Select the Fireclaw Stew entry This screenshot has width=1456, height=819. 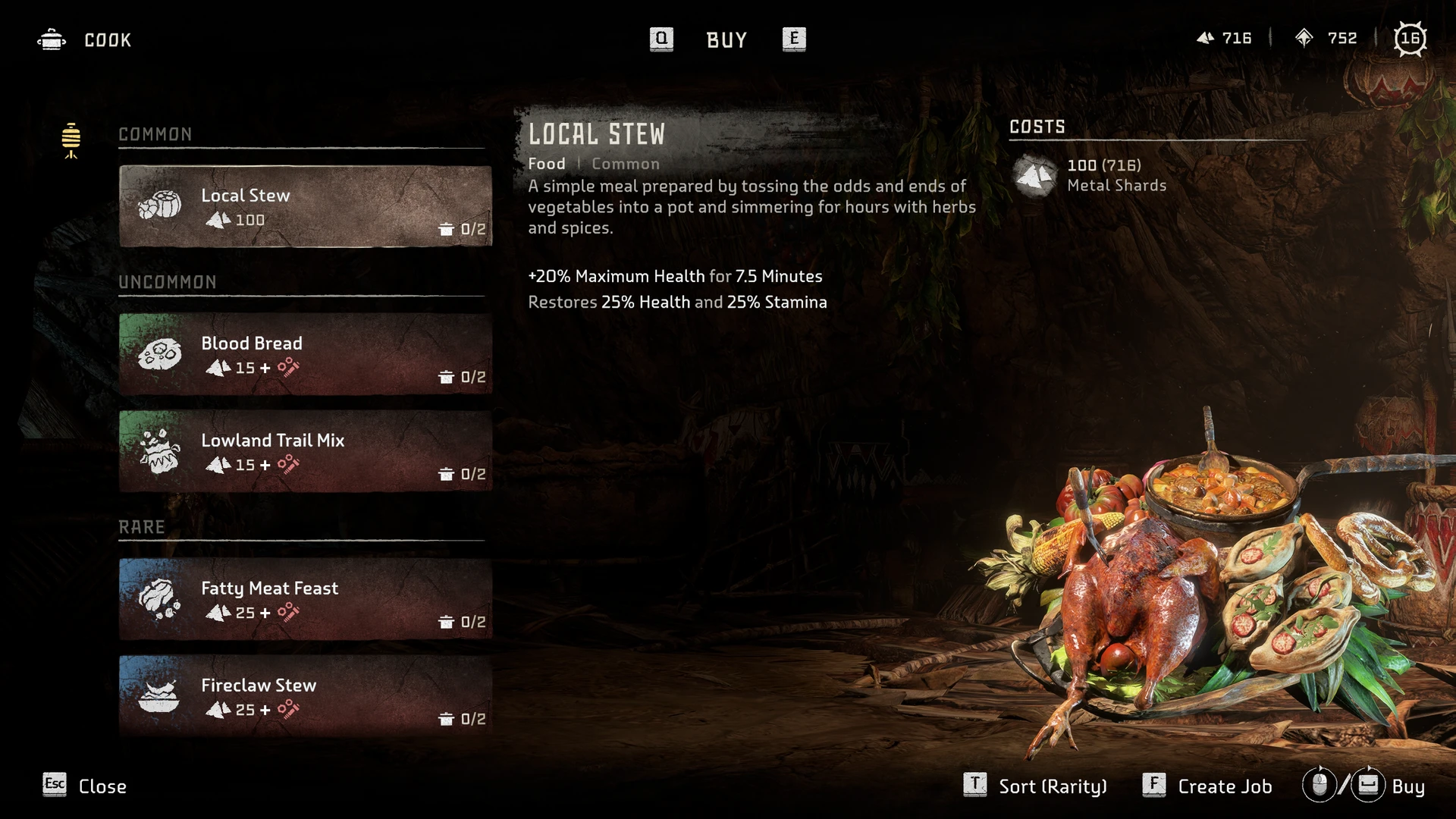point(305,695)
